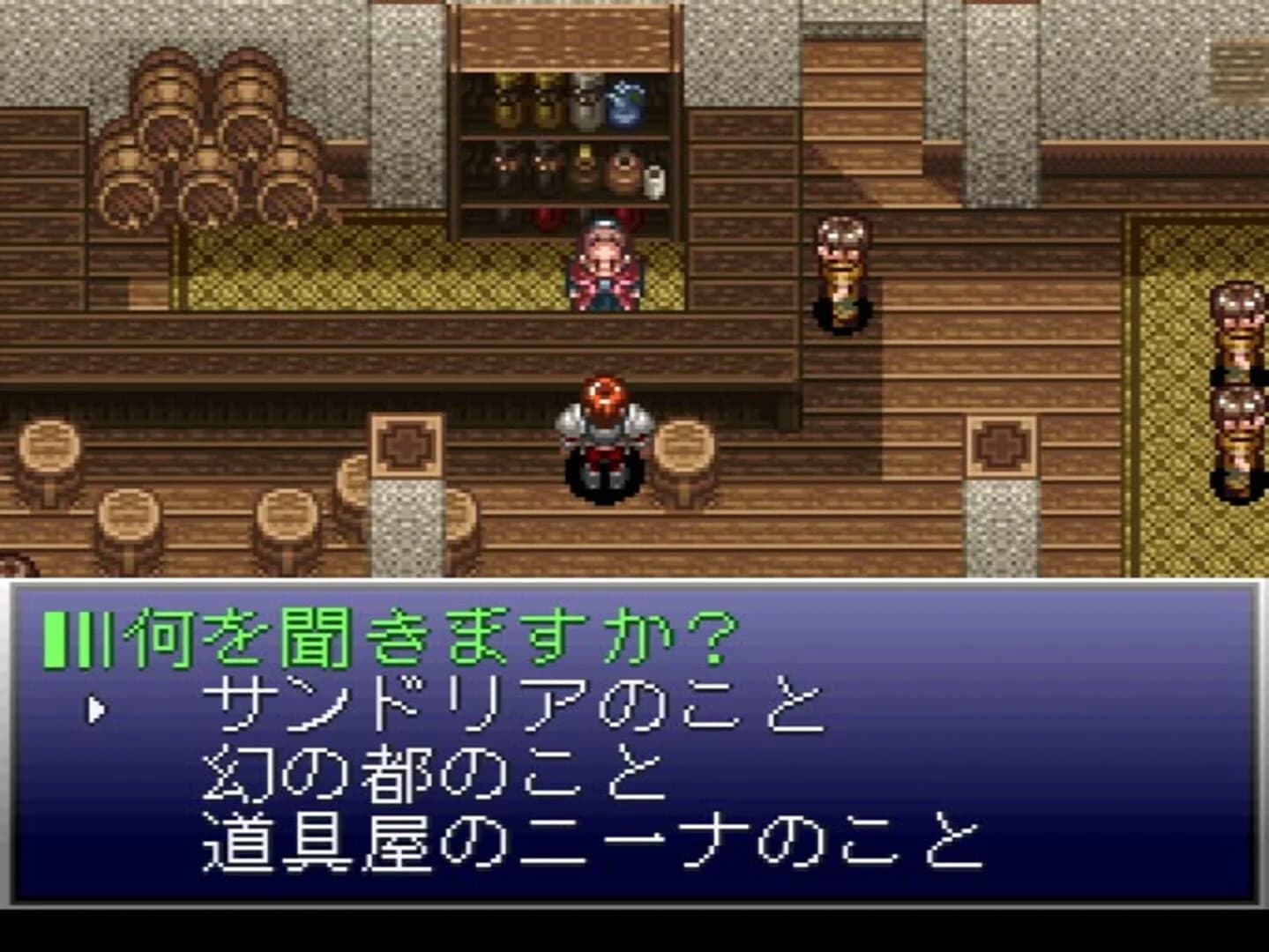Screen dimensions: 1269x952
Task: Click the milk bottle on the shelf
Action: point(653,181)
